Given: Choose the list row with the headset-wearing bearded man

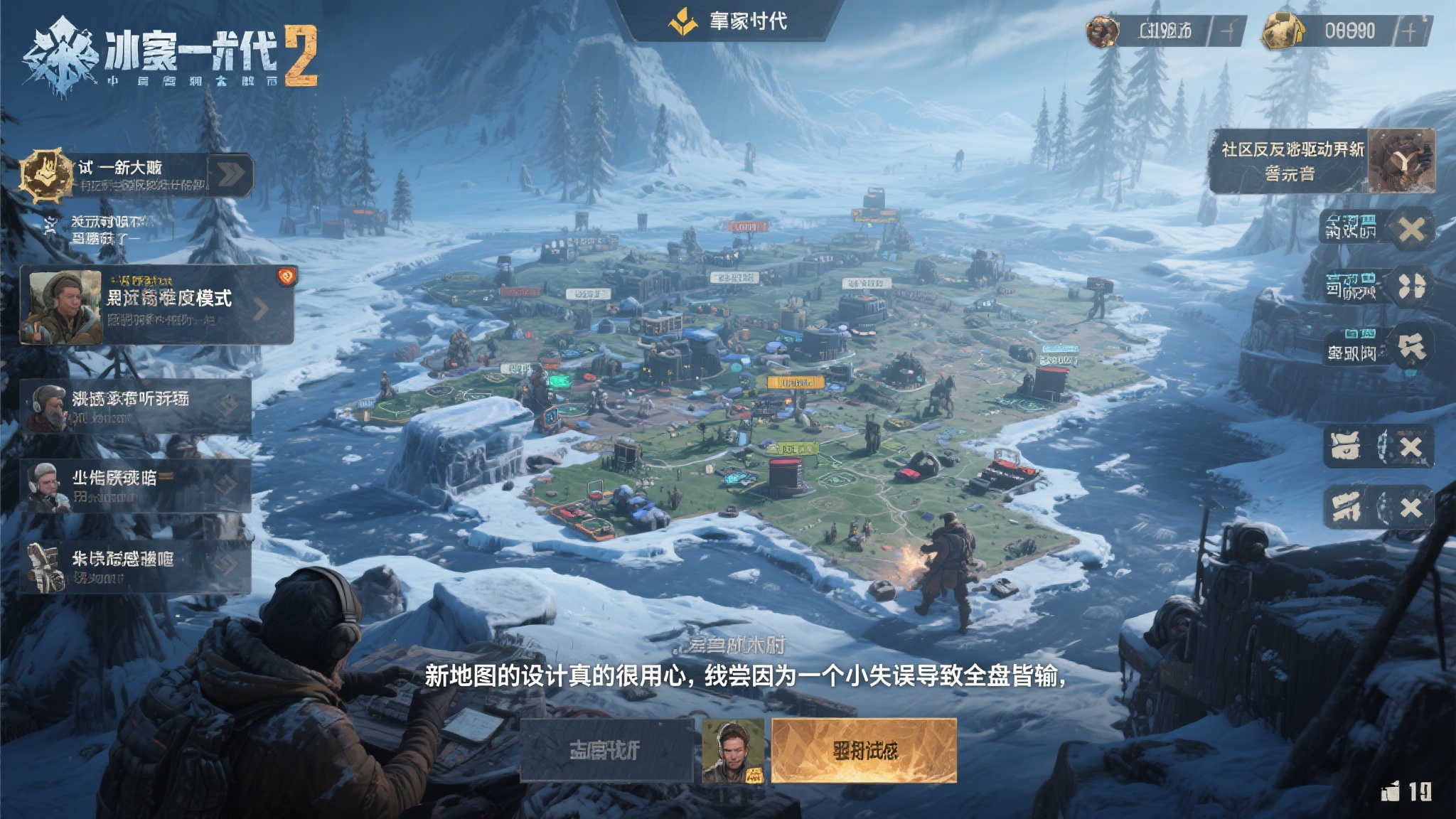Looking at the screenshot, I should point(136,406).
